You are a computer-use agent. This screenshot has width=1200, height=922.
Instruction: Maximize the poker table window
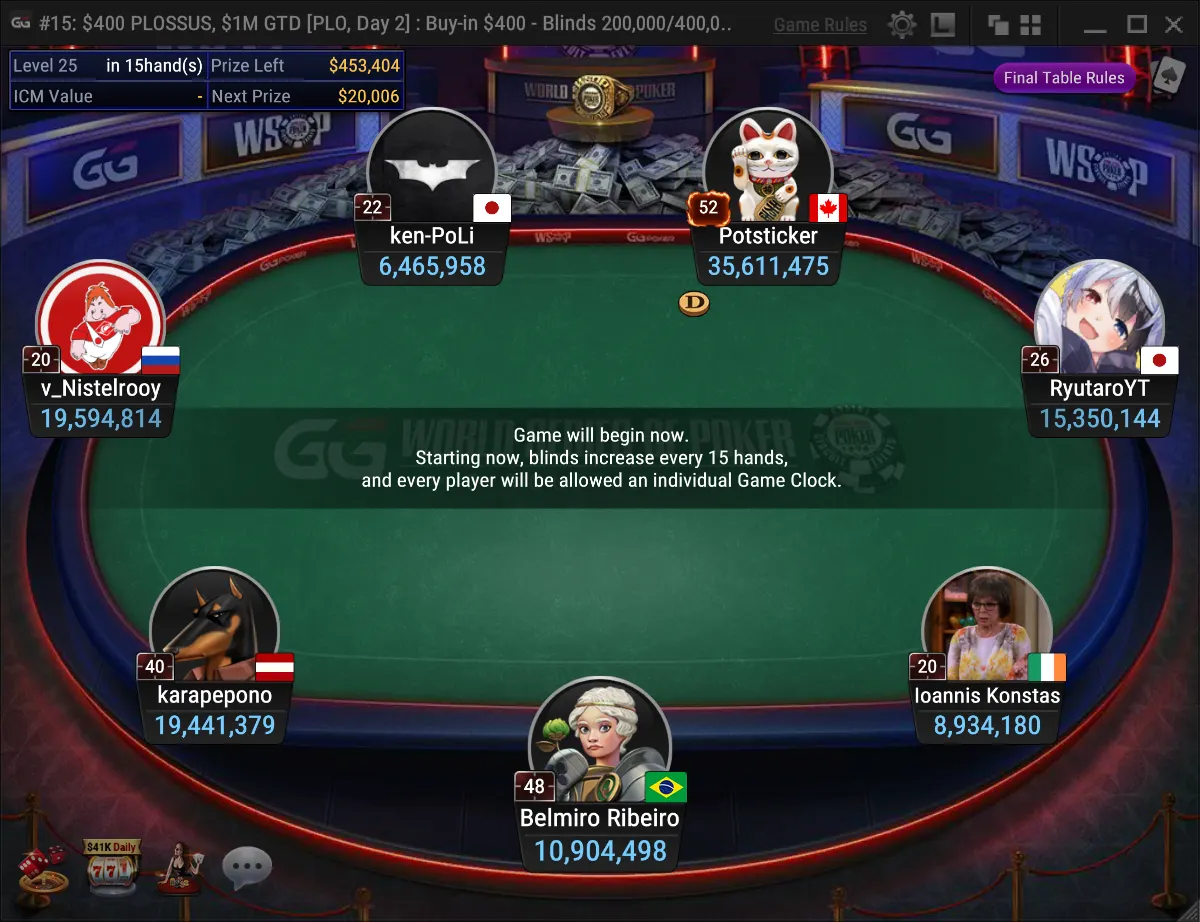point(1137,24)
